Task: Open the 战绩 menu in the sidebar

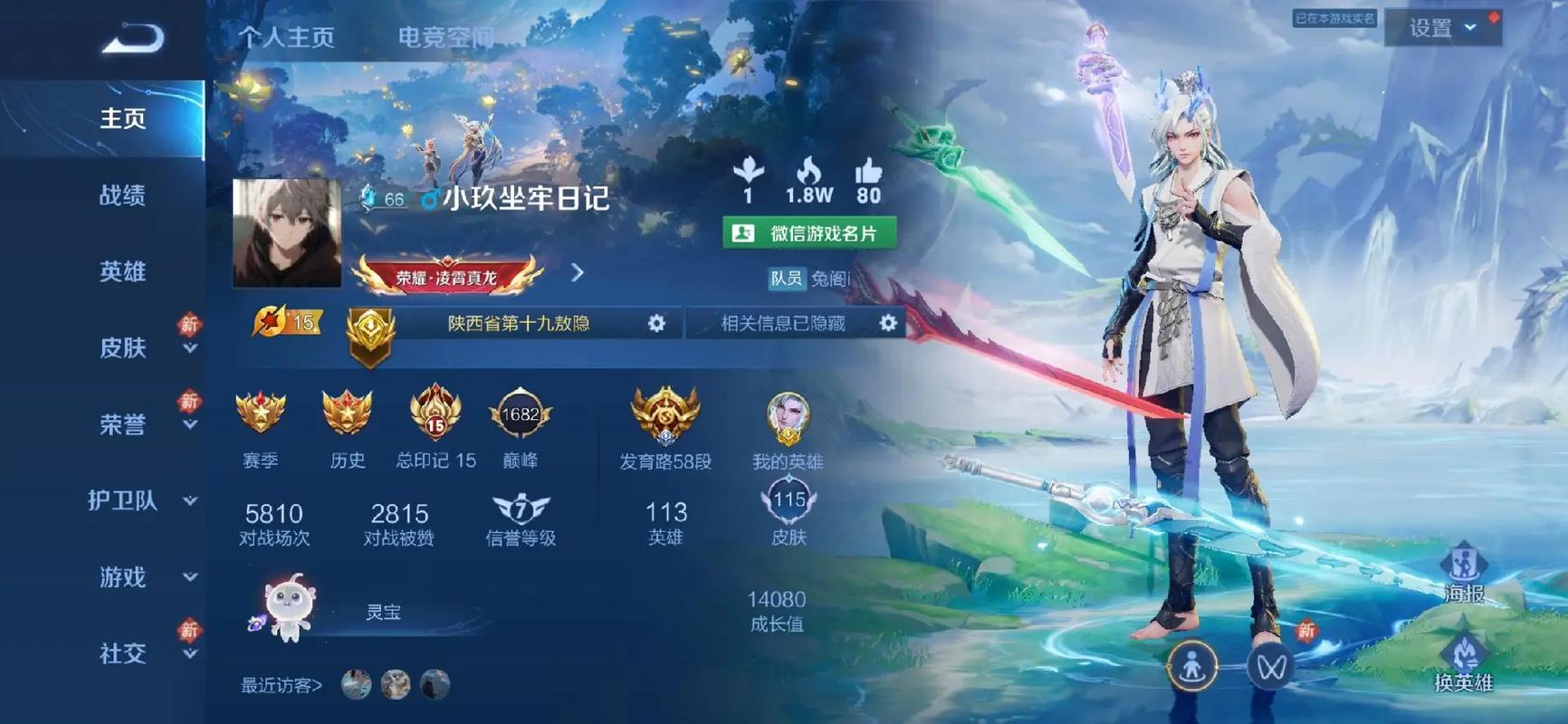Action: click(121, 195)
